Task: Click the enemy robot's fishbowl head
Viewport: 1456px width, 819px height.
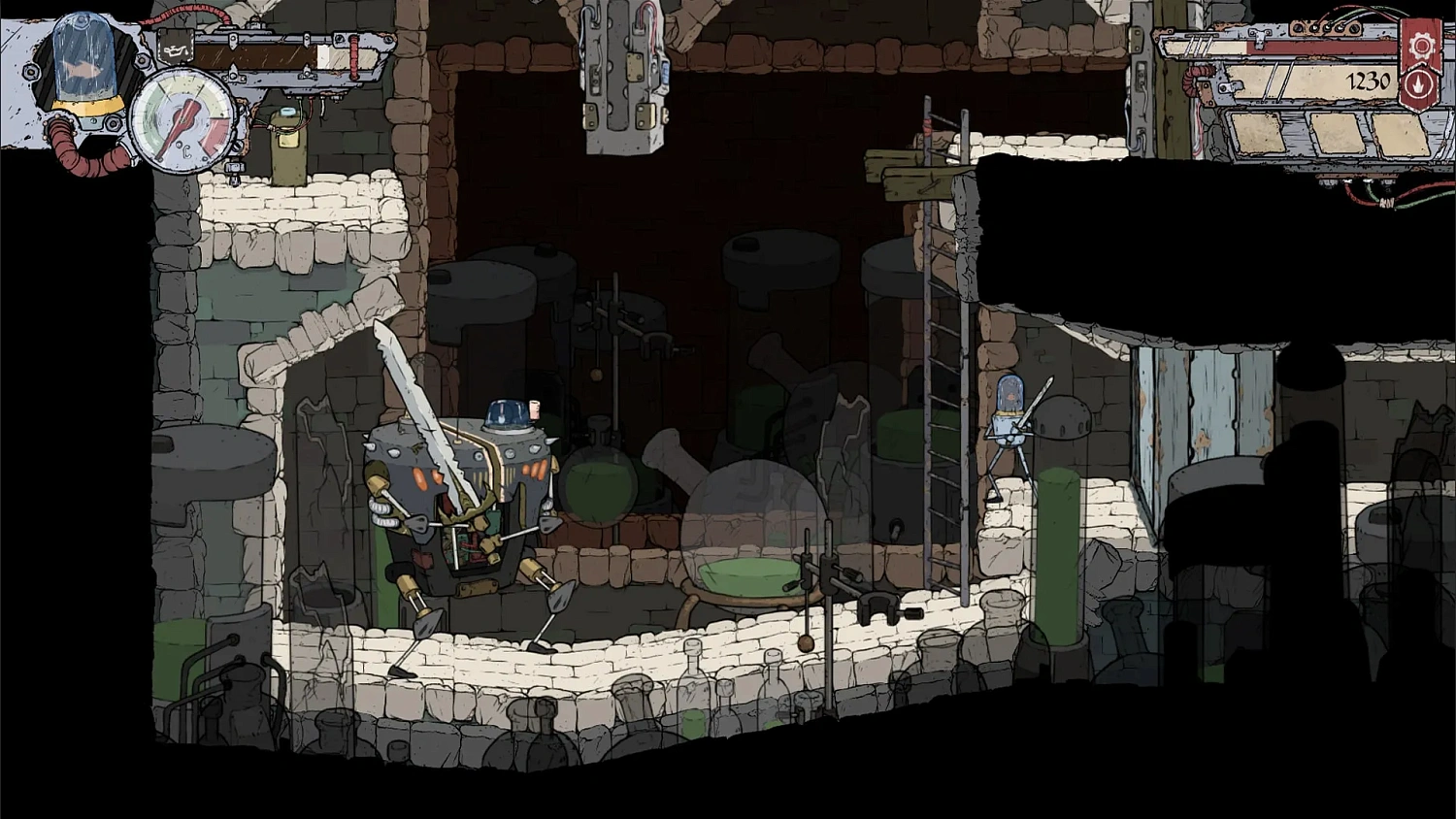Action: point(1012,392)
